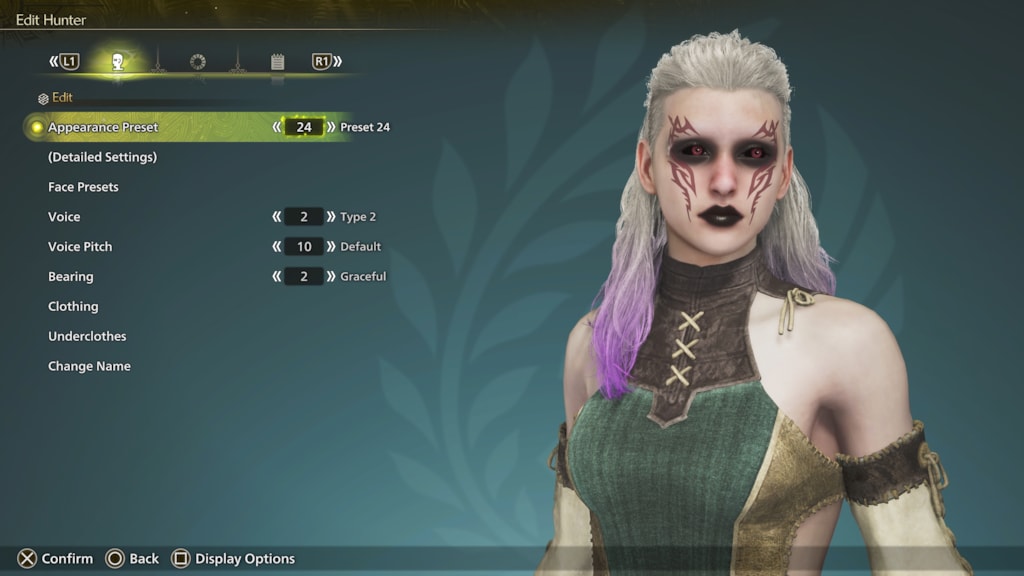The width and height of the screenshot is (1024, 576).
Task: Advance Bearing to the next style
Action: click(x=331, y=277)
